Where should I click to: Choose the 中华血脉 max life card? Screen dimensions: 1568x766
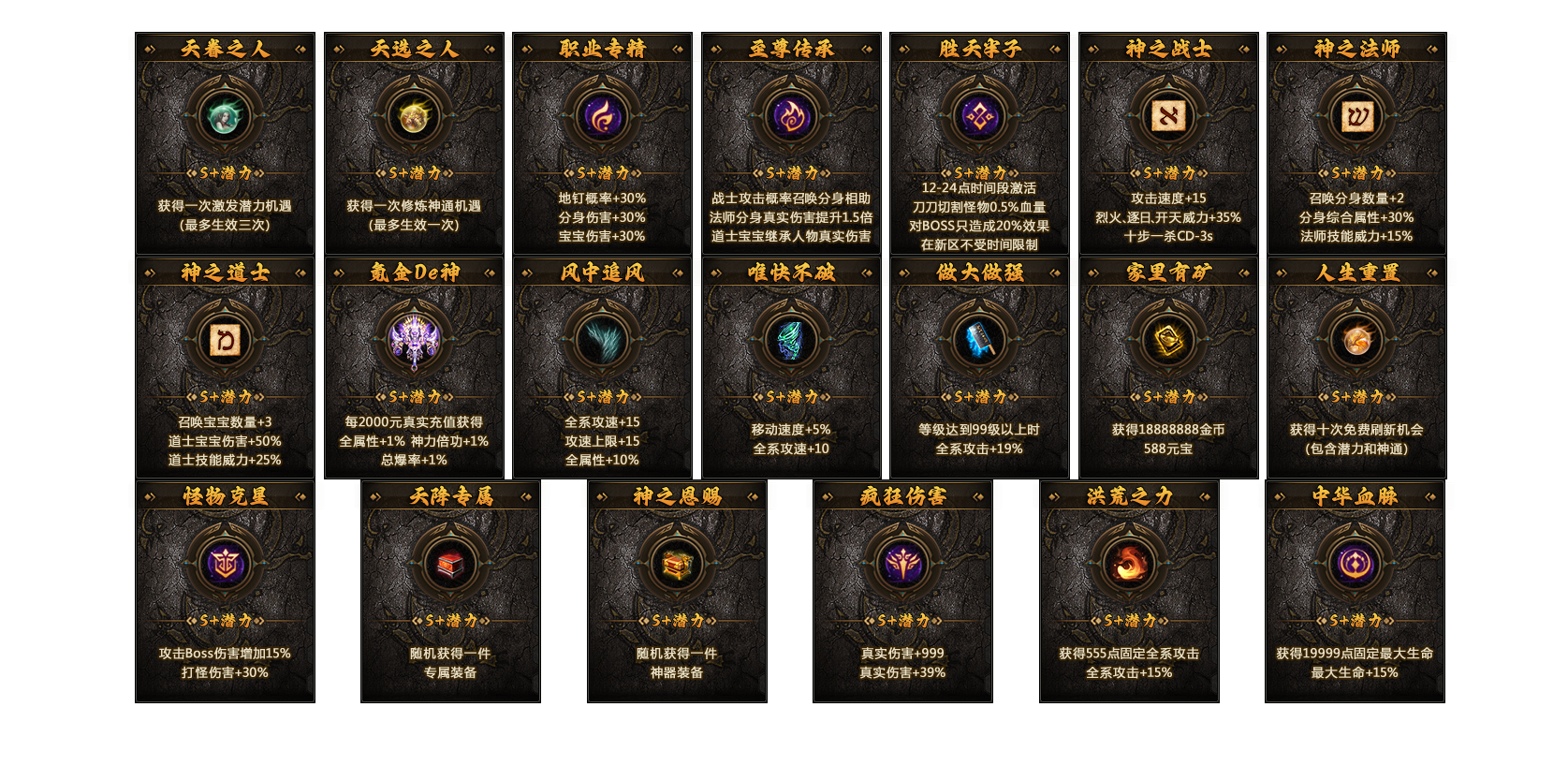point(1355,591)
